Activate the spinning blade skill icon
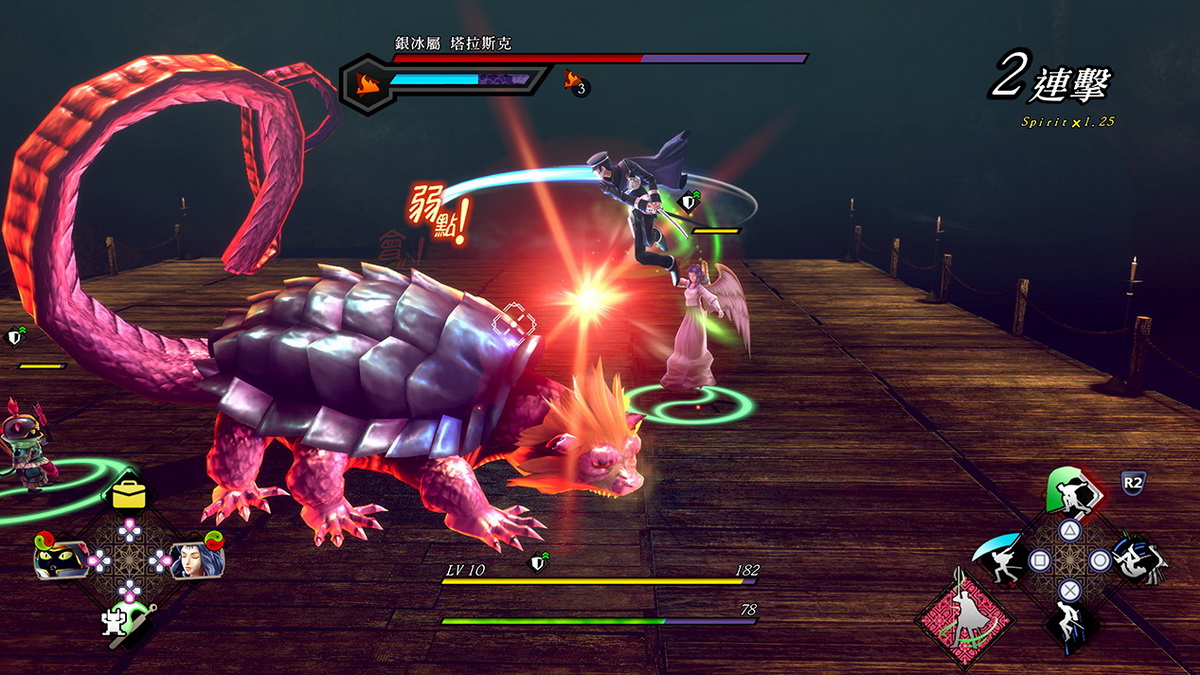The width and height of the screenshot is (1200, 675). [1139, 560]
